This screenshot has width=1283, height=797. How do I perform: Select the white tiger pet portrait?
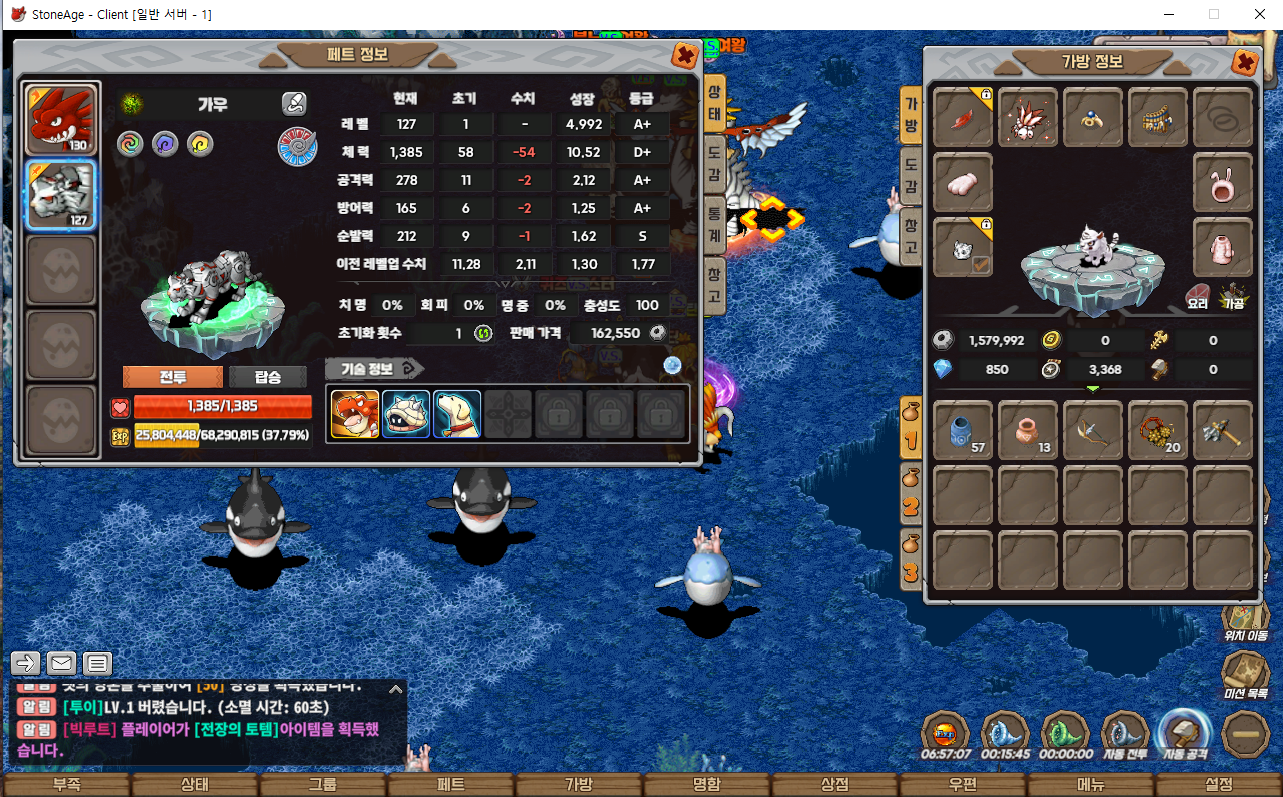62,195
